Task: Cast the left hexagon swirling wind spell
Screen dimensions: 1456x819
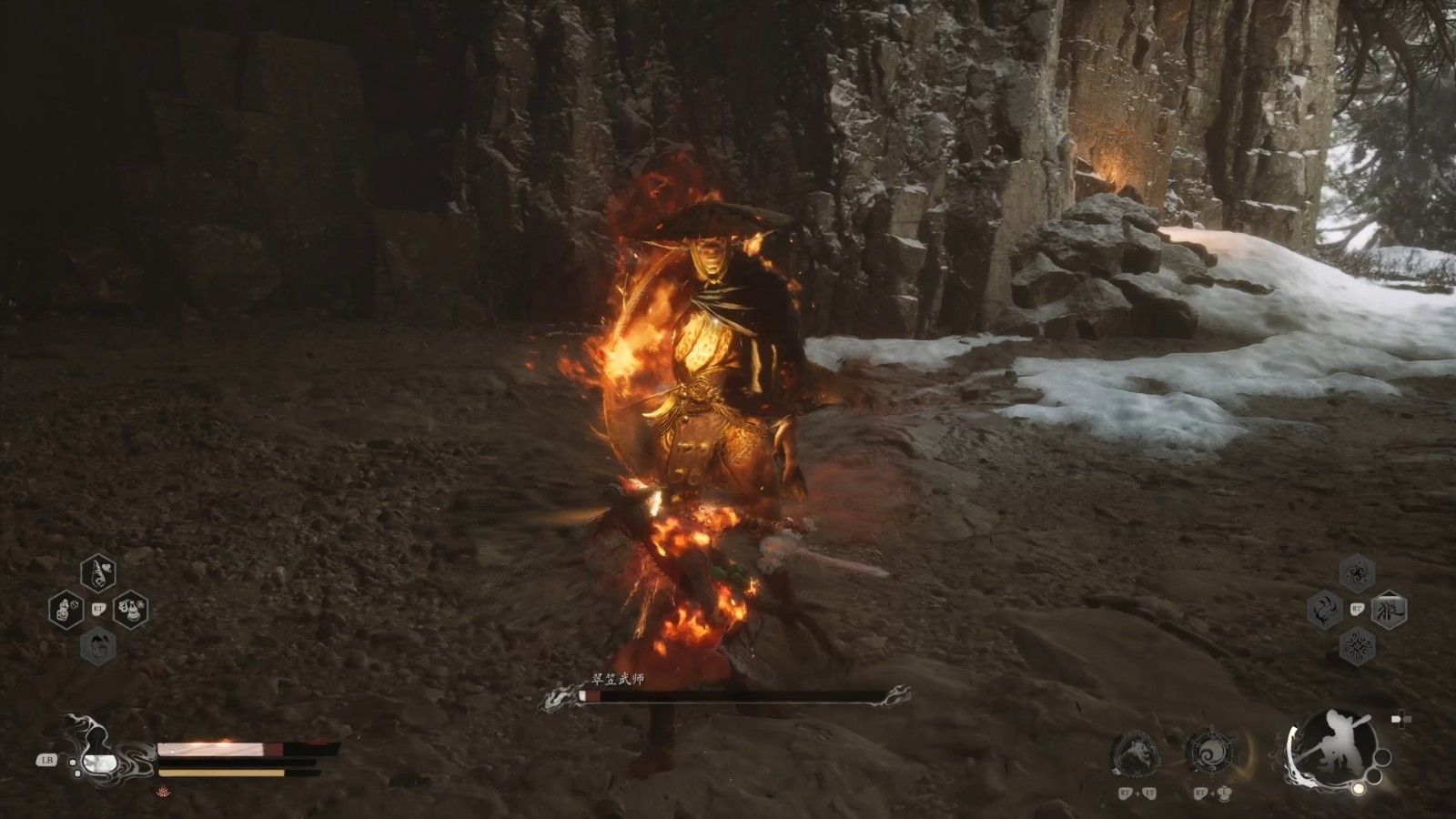Action: pos(1325,609)
